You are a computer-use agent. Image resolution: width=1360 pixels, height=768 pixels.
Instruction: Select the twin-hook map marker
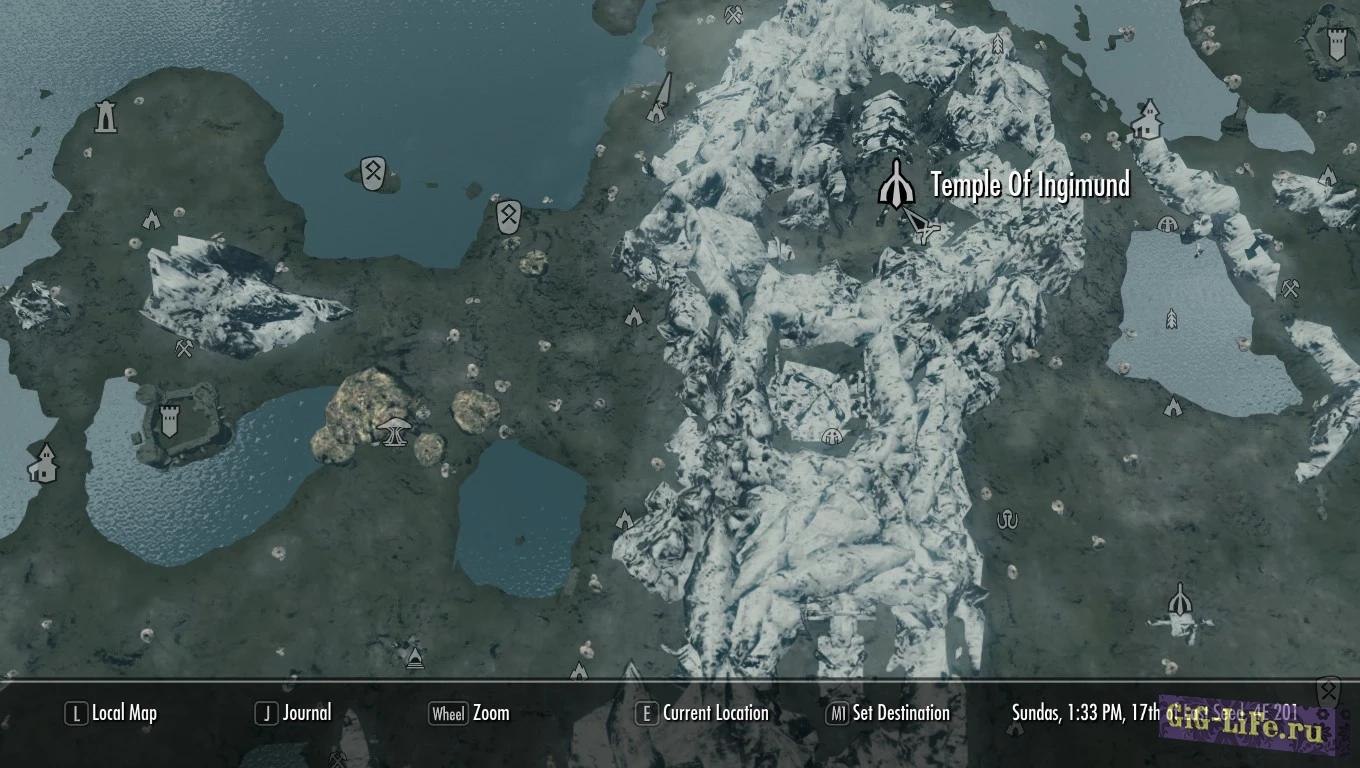(1007, 518)
